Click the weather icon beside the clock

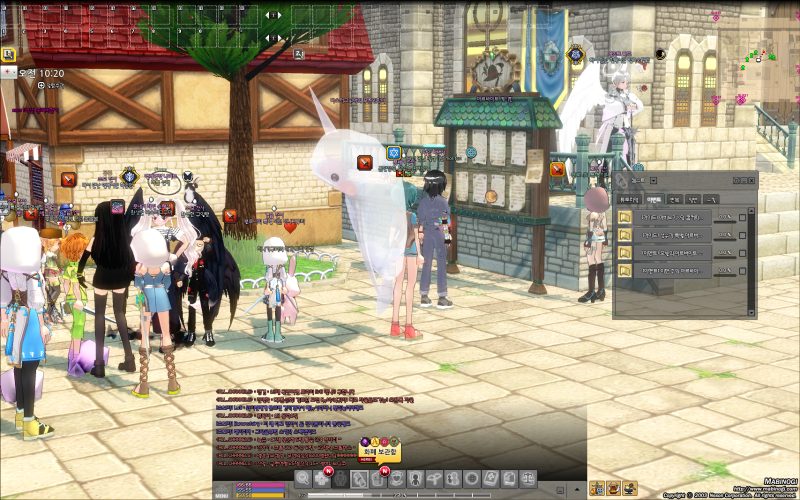pyautogui.click(x=8, y=73)
